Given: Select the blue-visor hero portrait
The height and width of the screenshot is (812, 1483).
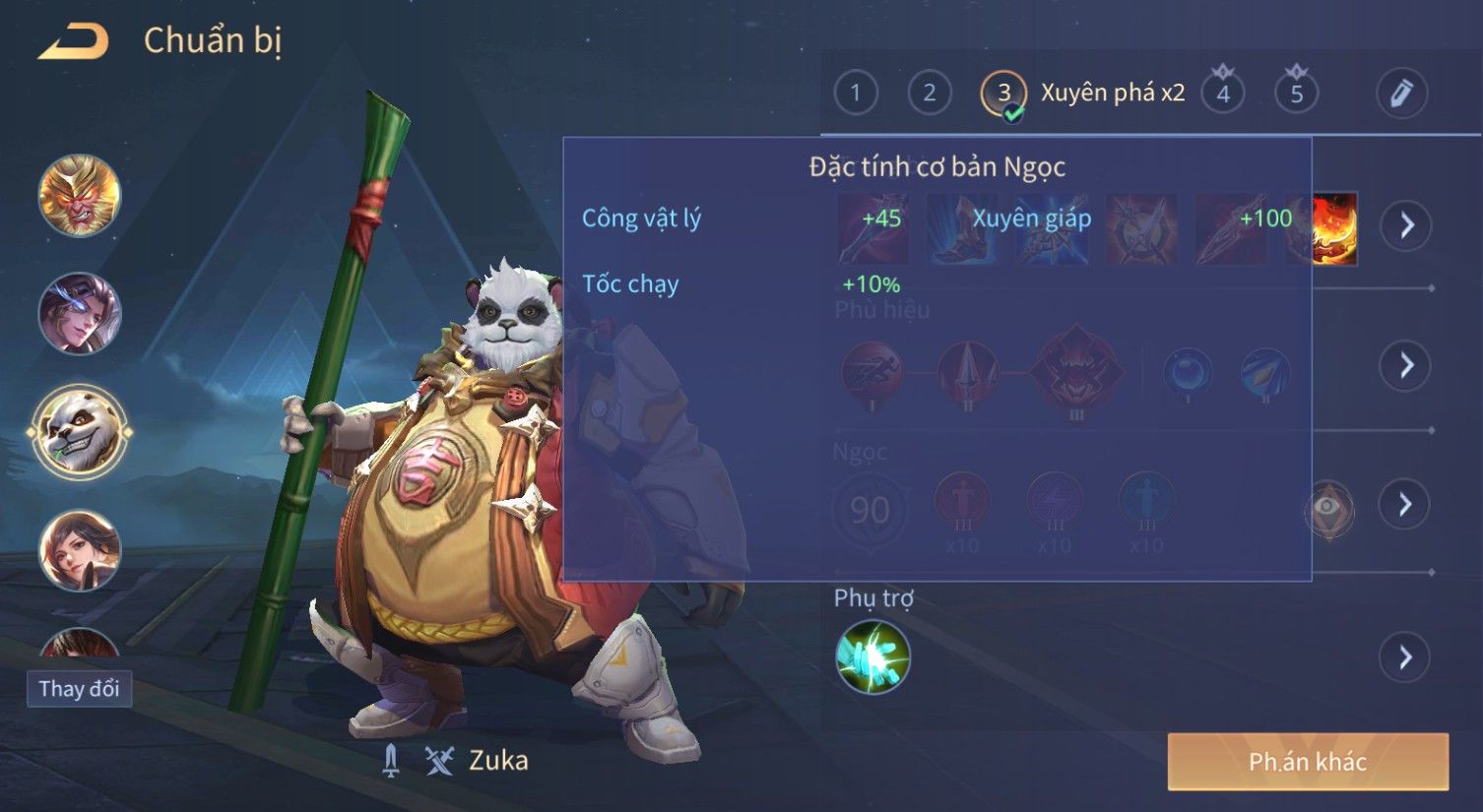Looking at the screenshot, I should click(x=79, y=313).
